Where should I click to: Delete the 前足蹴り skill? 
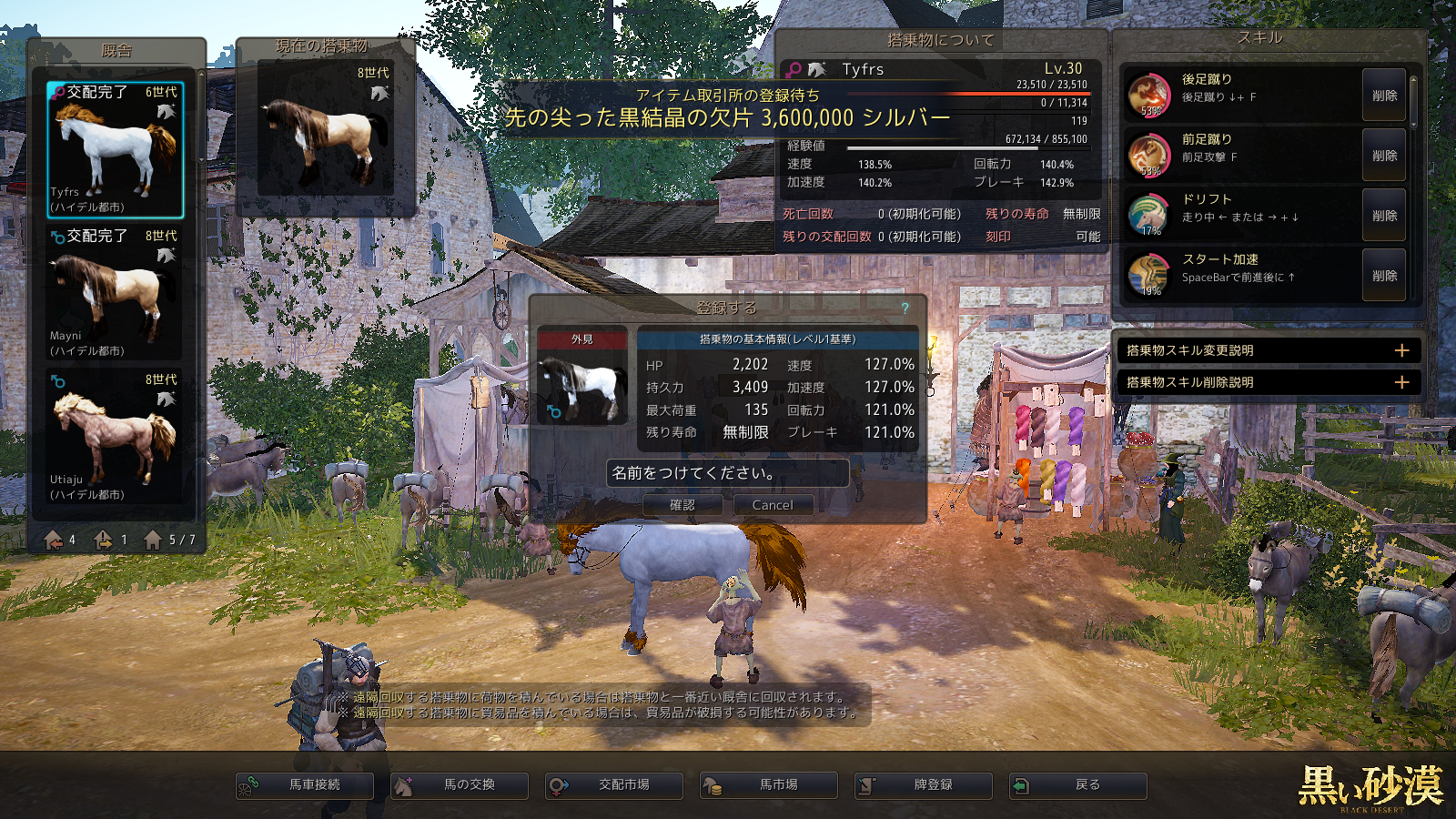click(x=1384, y=156)
